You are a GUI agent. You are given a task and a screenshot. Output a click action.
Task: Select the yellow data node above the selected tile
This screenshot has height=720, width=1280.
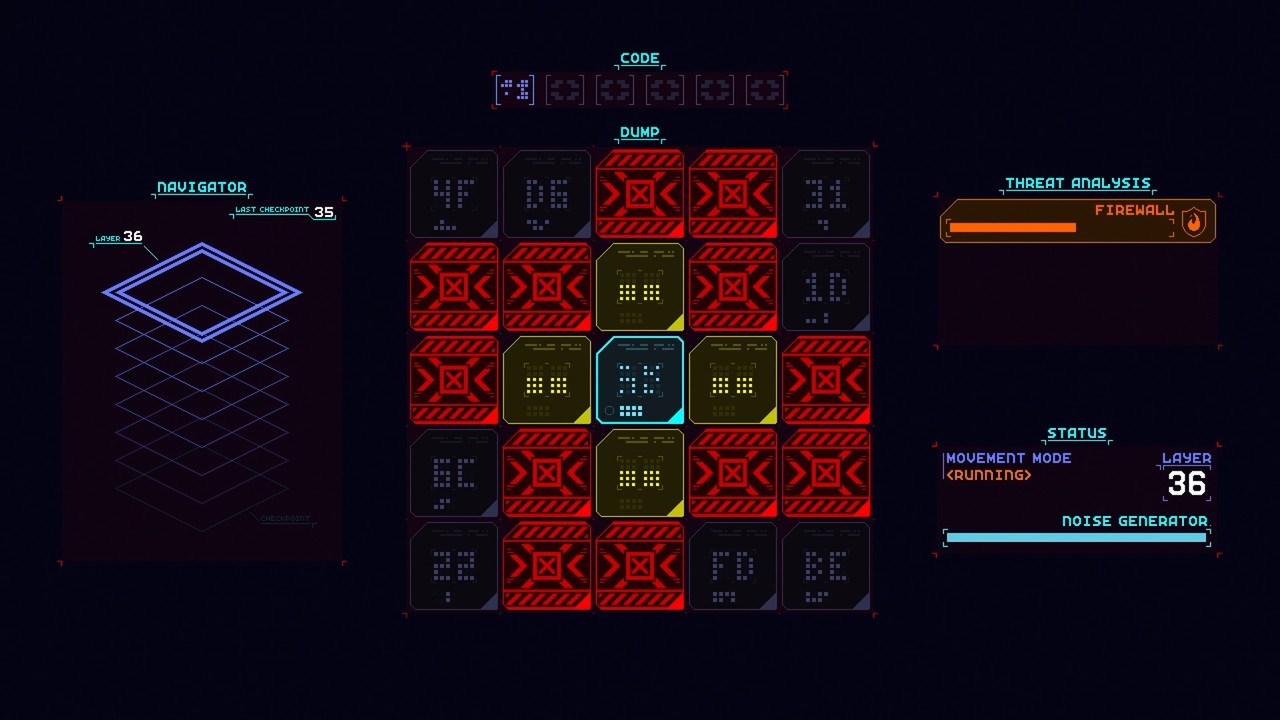[640, 287]
